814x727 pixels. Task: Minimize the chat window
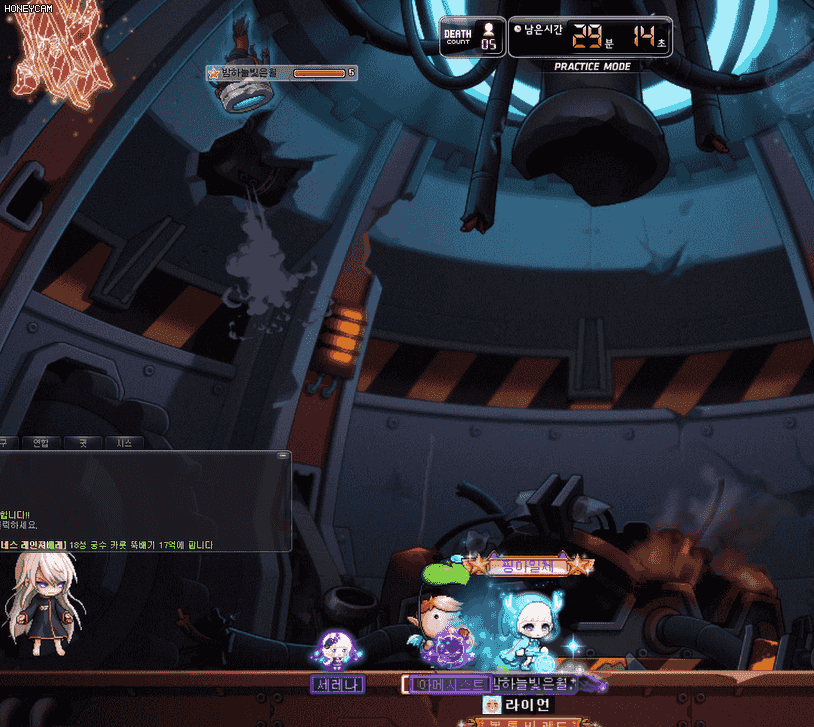[x=283, y=456]
